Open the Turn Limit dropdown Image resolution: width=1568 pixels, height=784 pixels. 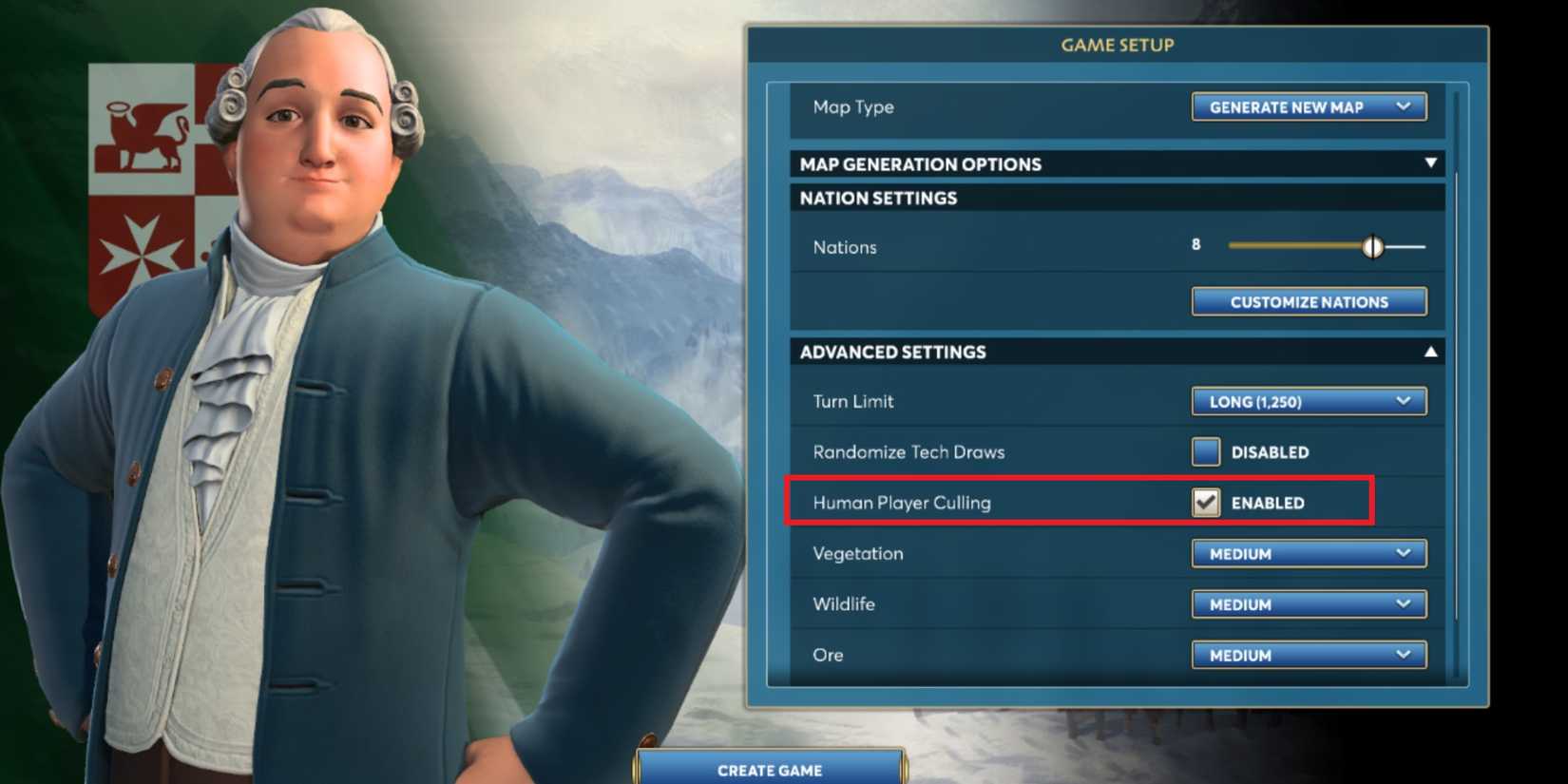[x=1309, y=401]
